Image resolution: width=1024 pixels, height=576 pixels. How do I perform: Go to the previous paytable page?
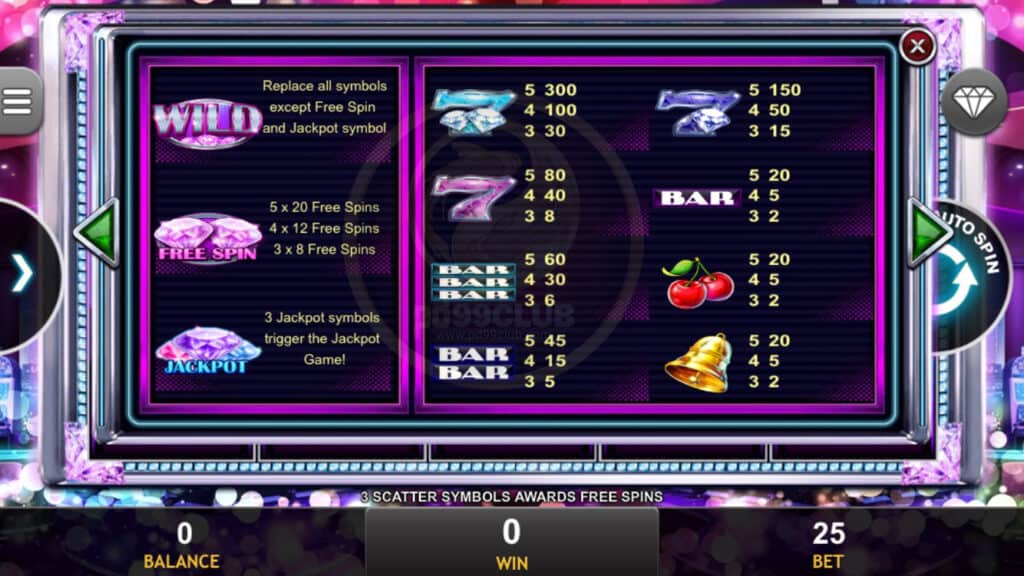[x=97, y=232]
